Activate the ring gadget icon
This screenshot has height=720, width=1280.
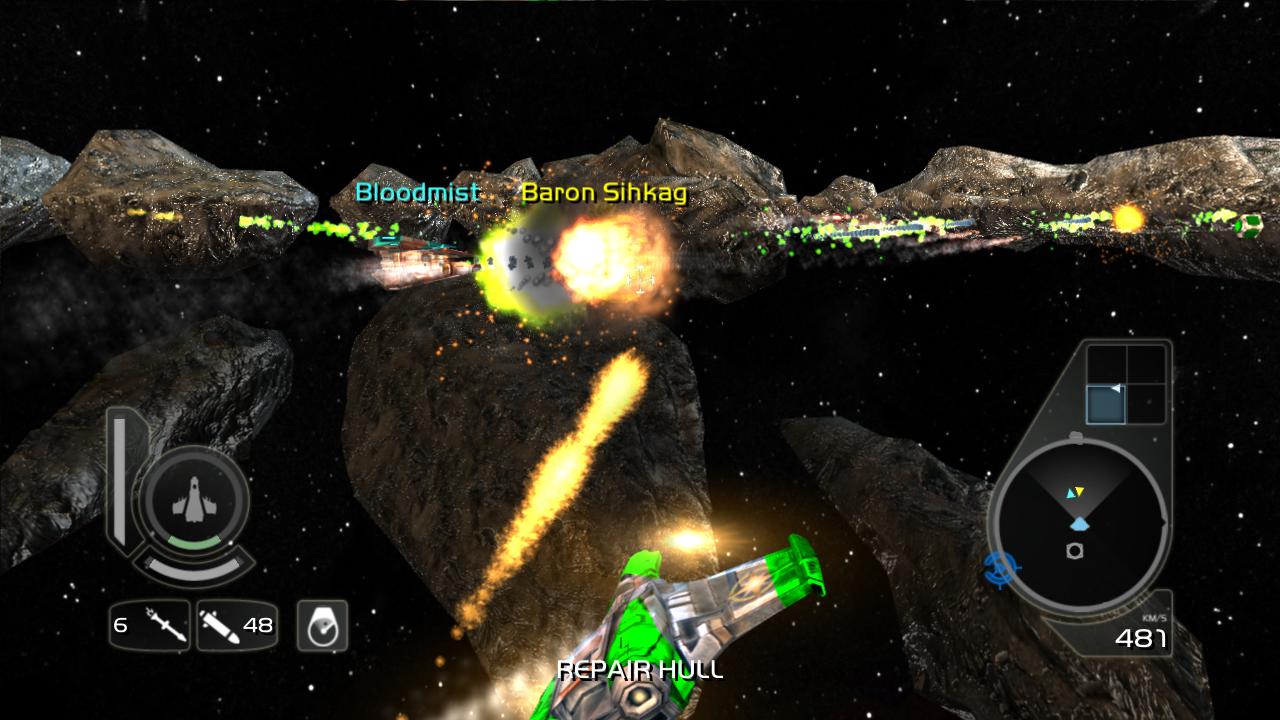tap(322, 626)
